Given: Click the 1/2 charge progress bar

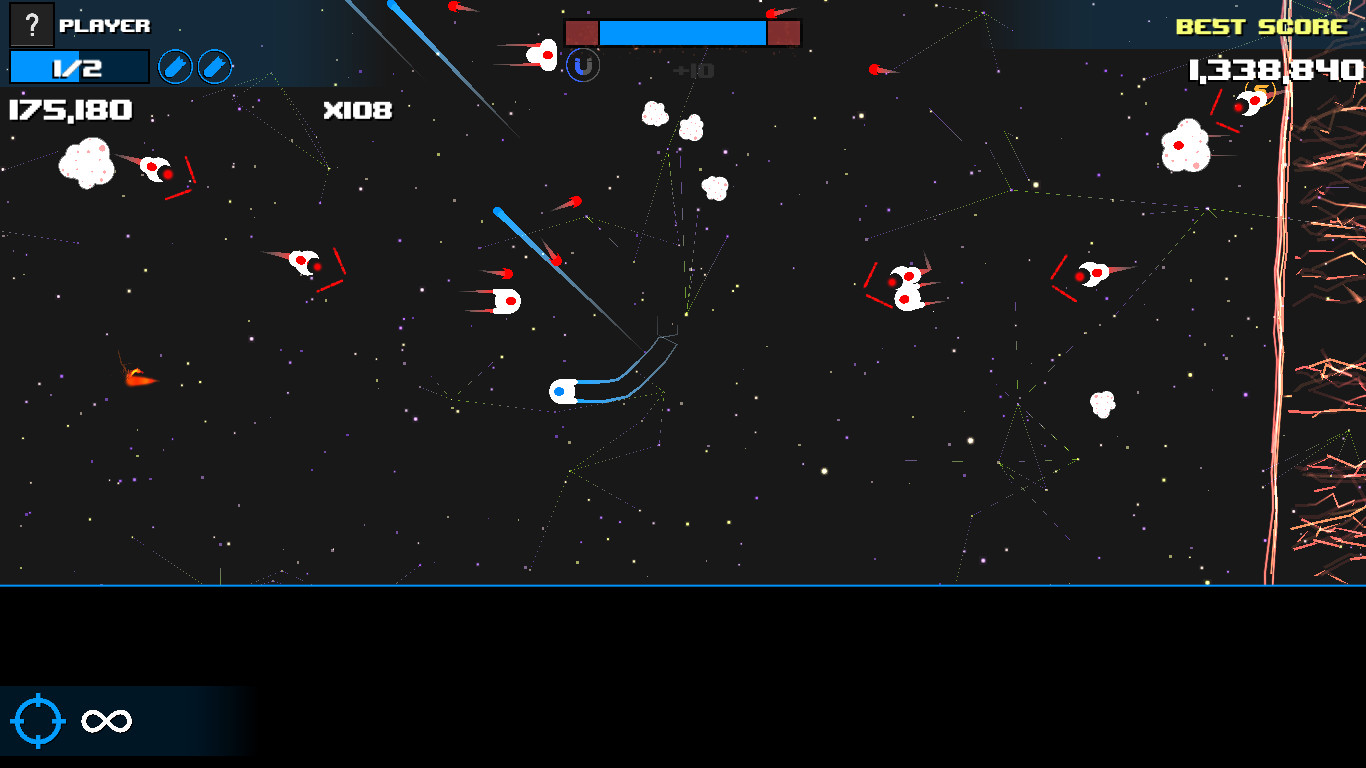Looking at the screenshot, I should pos(79,66).
